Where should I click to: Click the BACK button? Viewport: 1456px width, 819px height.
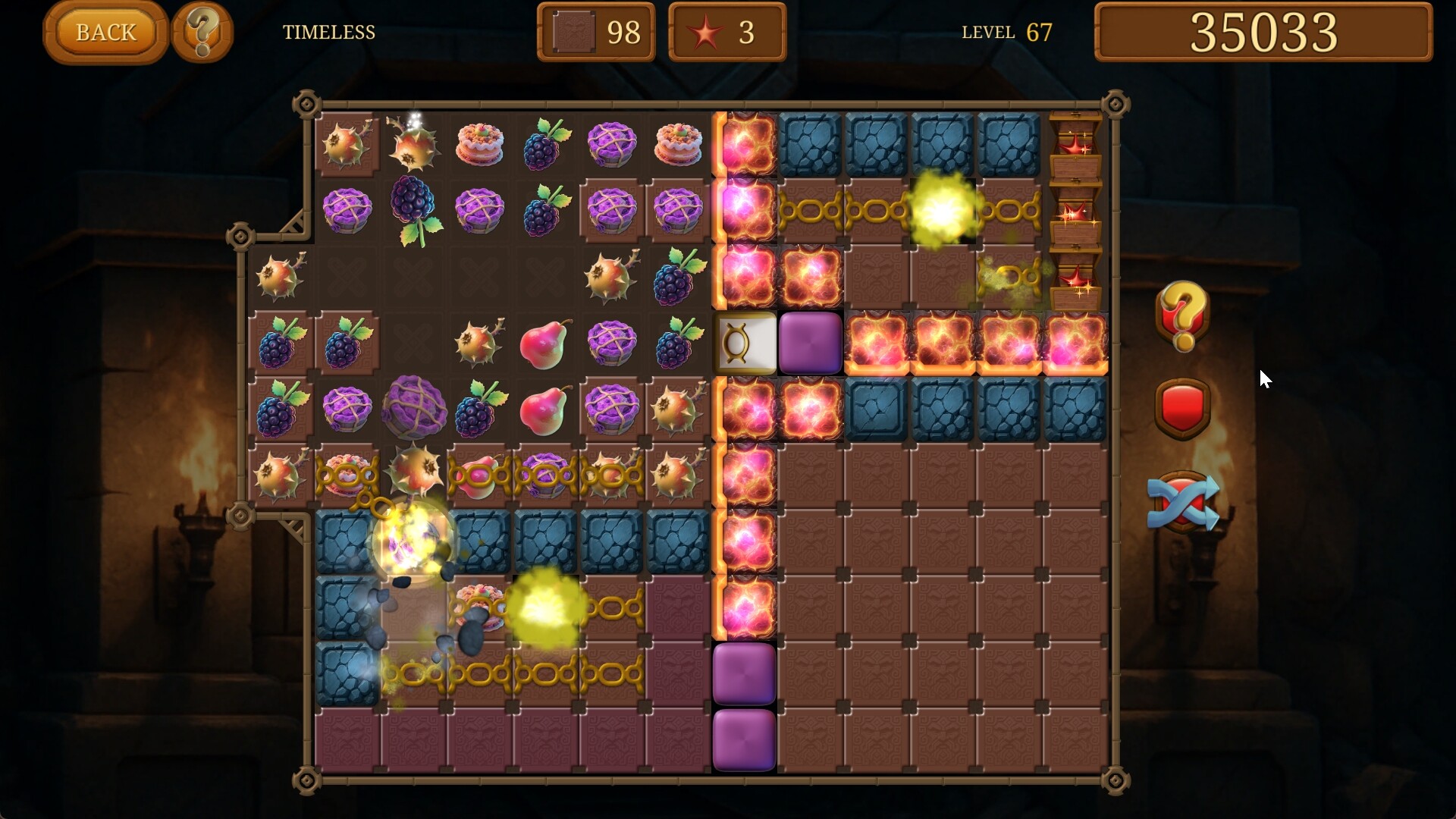coord(104,32)
